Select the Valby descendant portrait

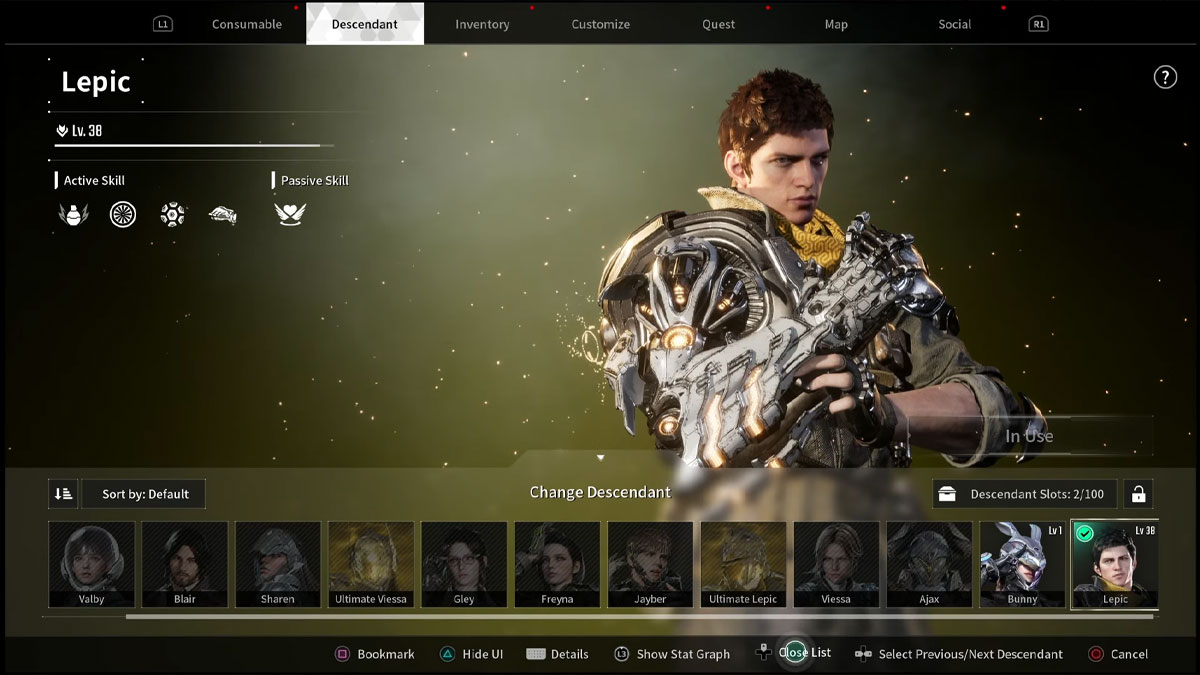click(x=92, y=564)
